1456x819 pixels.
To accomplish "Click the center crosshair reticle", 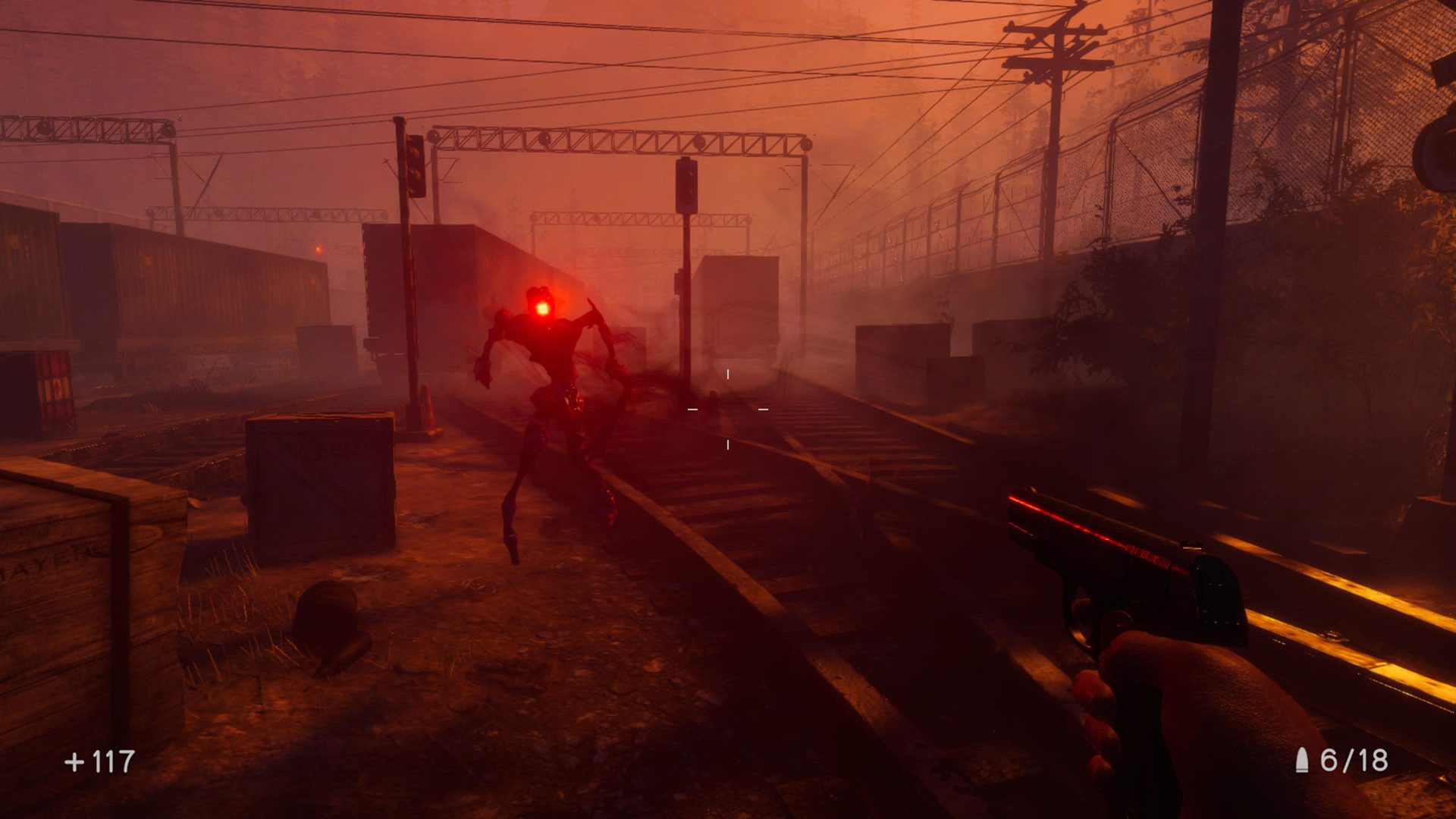I will [x=728, y=408].
